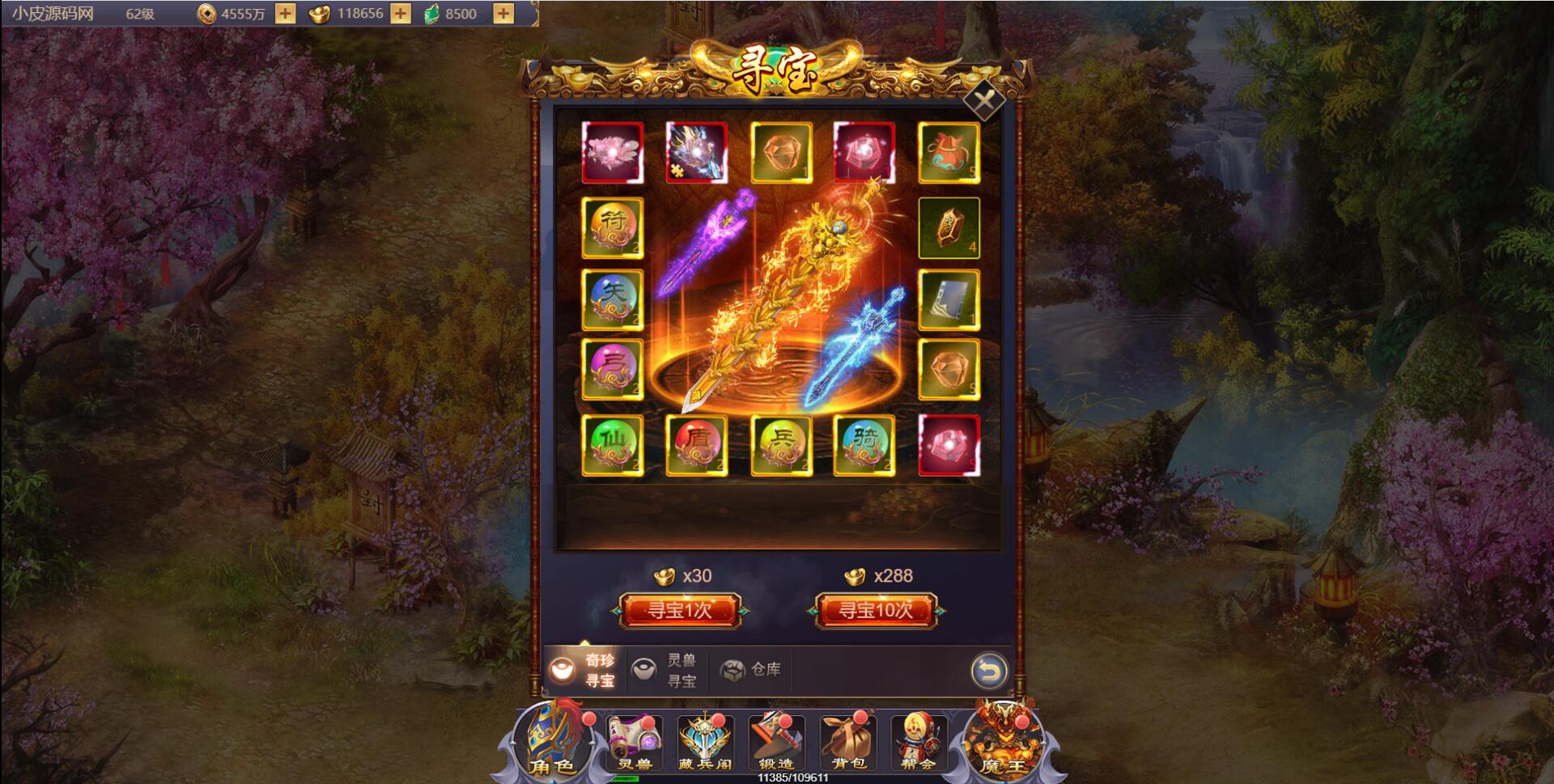The height and width of the screenshot is (784, 1554).
Task: Select the red 盾 orb reward
Action: coord(697,446)
